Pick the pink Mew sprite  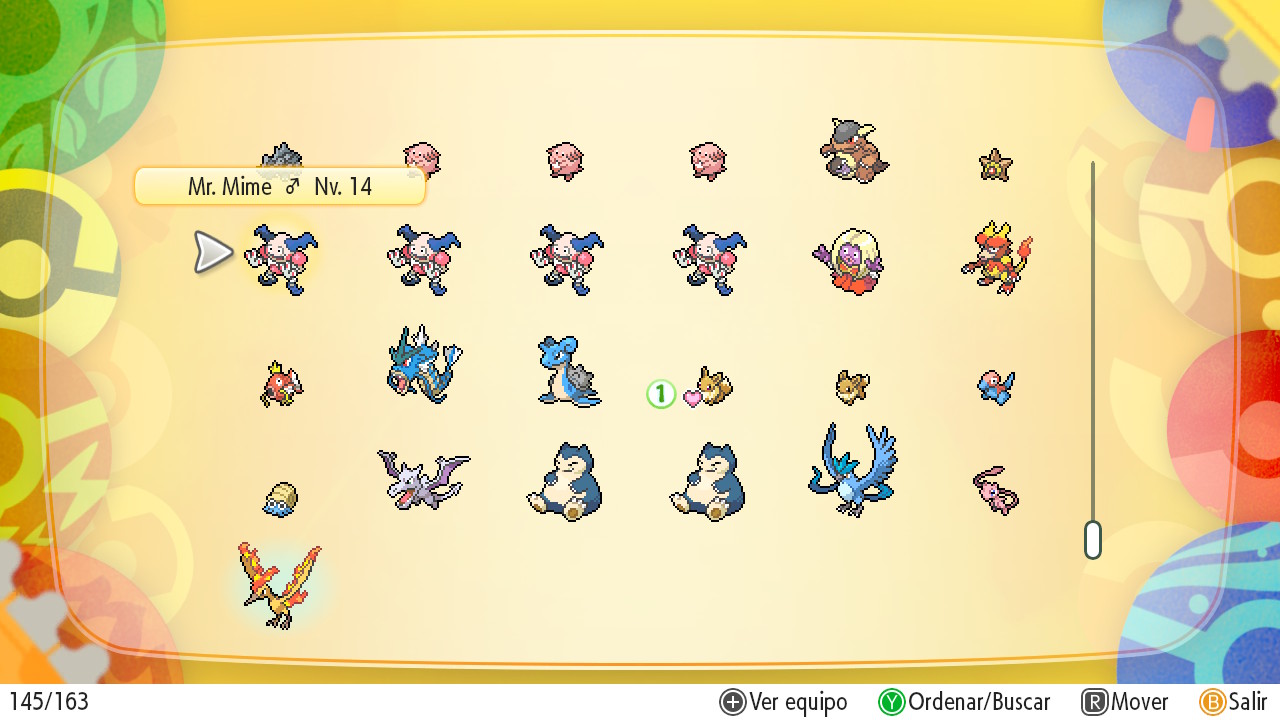pyautogui.click(x=995, y=490)
